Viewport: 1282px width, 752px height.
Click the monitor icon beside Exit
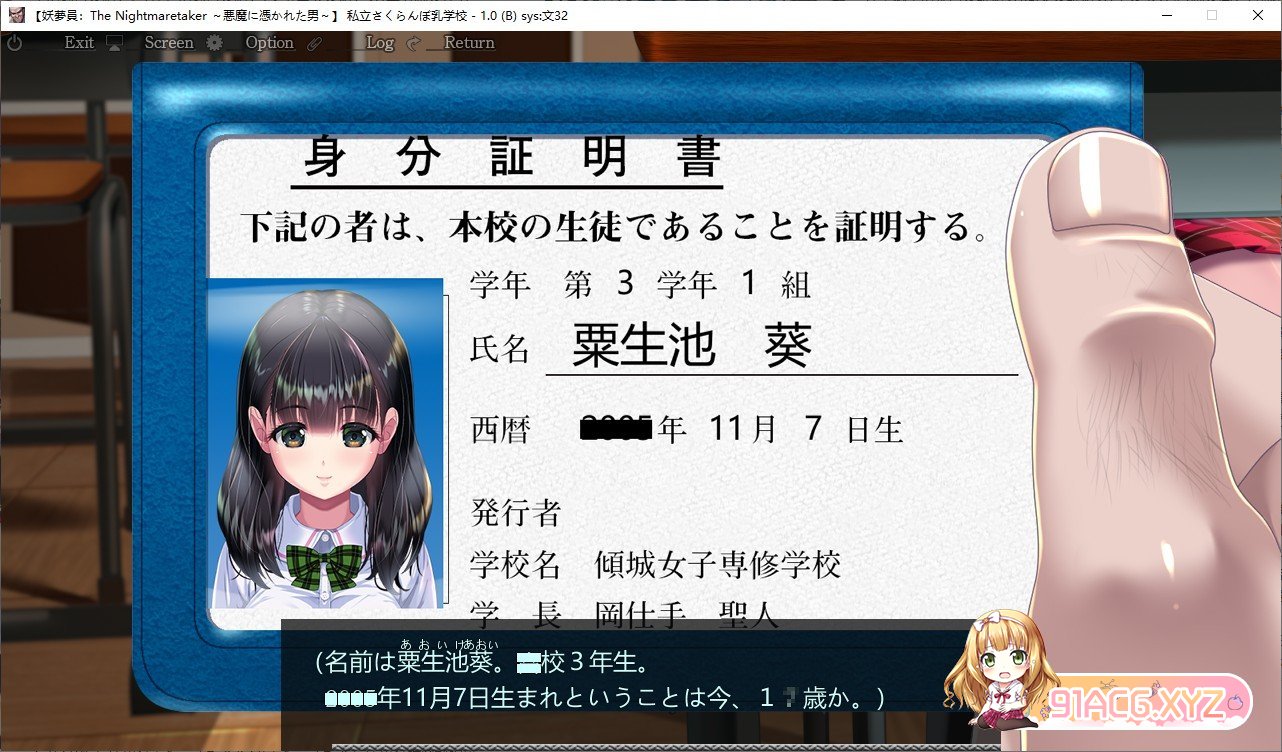tap(114, 42)
